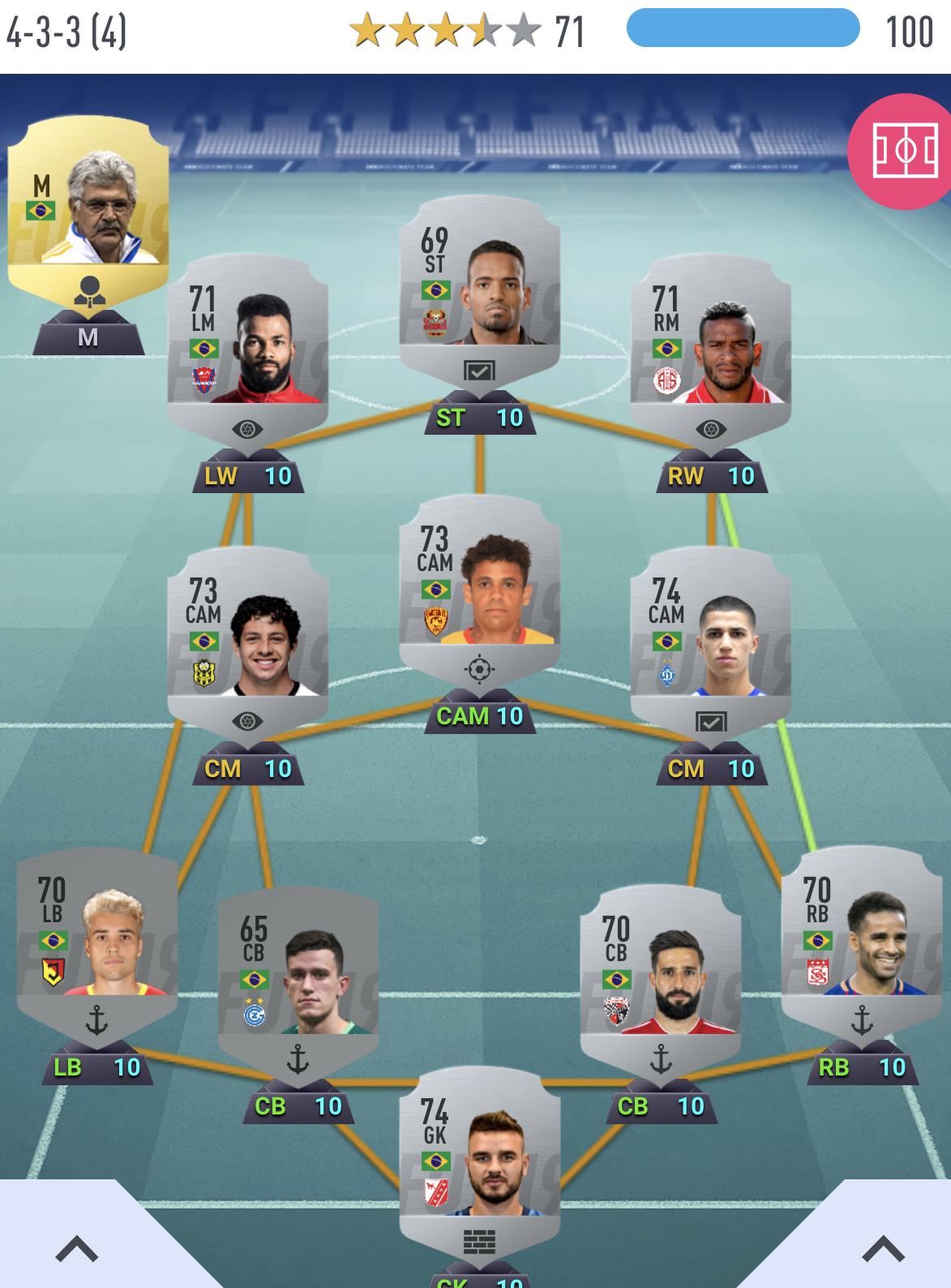Expand the bottom-left up-arrow panel

[x=77, y=1248]
